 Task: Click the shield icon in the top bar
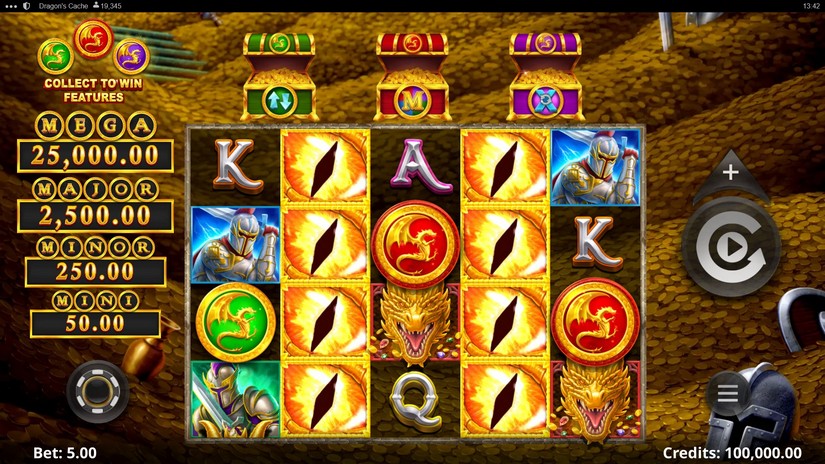27,6
